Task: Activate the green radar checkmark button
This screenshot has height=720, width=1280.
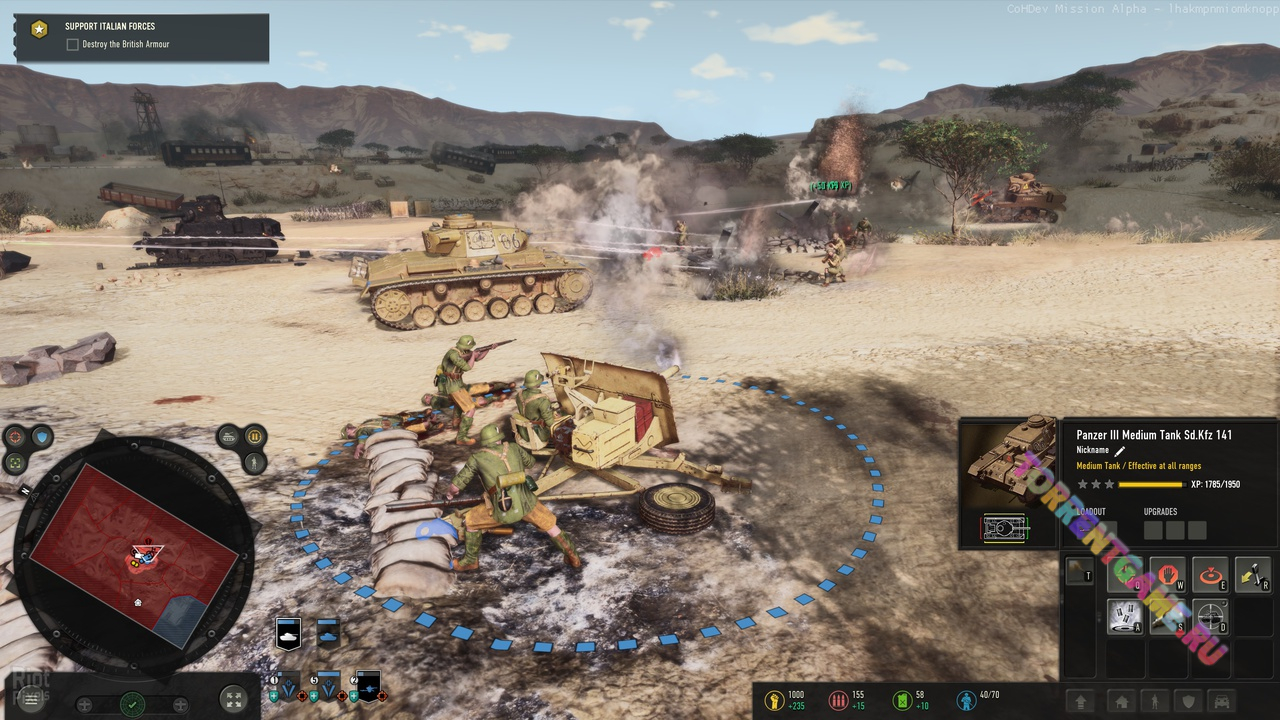Action: point(132,704)
